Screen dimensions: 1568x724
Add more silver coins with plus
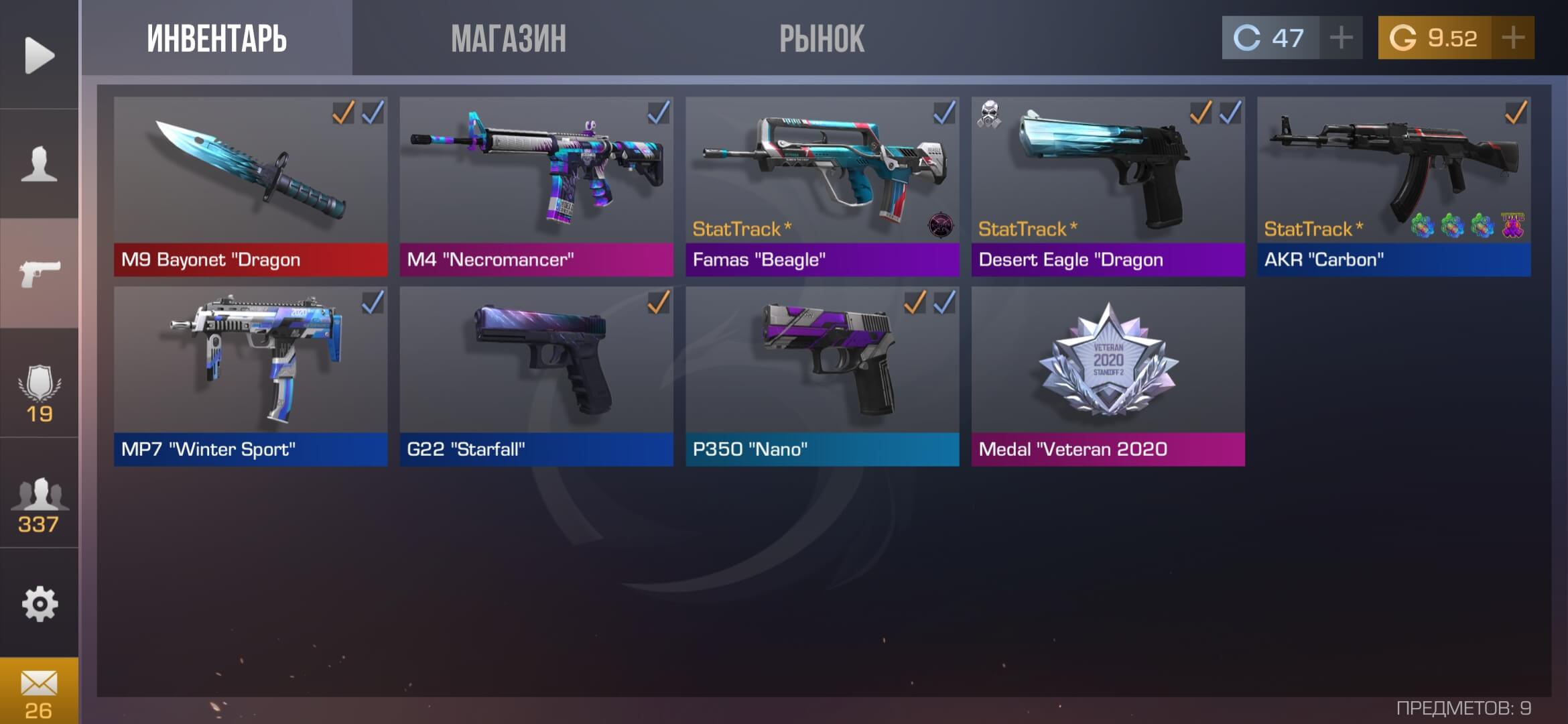pyautogui.click(x=1341, y=38)
